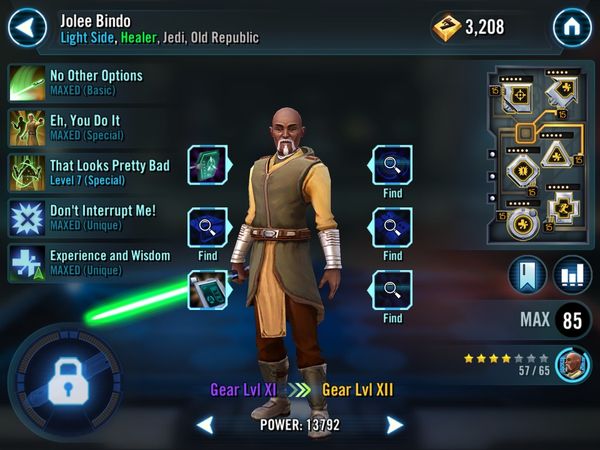Switch to the next character
The width and height of the screenshot is (600, 450).
[395, 426]
